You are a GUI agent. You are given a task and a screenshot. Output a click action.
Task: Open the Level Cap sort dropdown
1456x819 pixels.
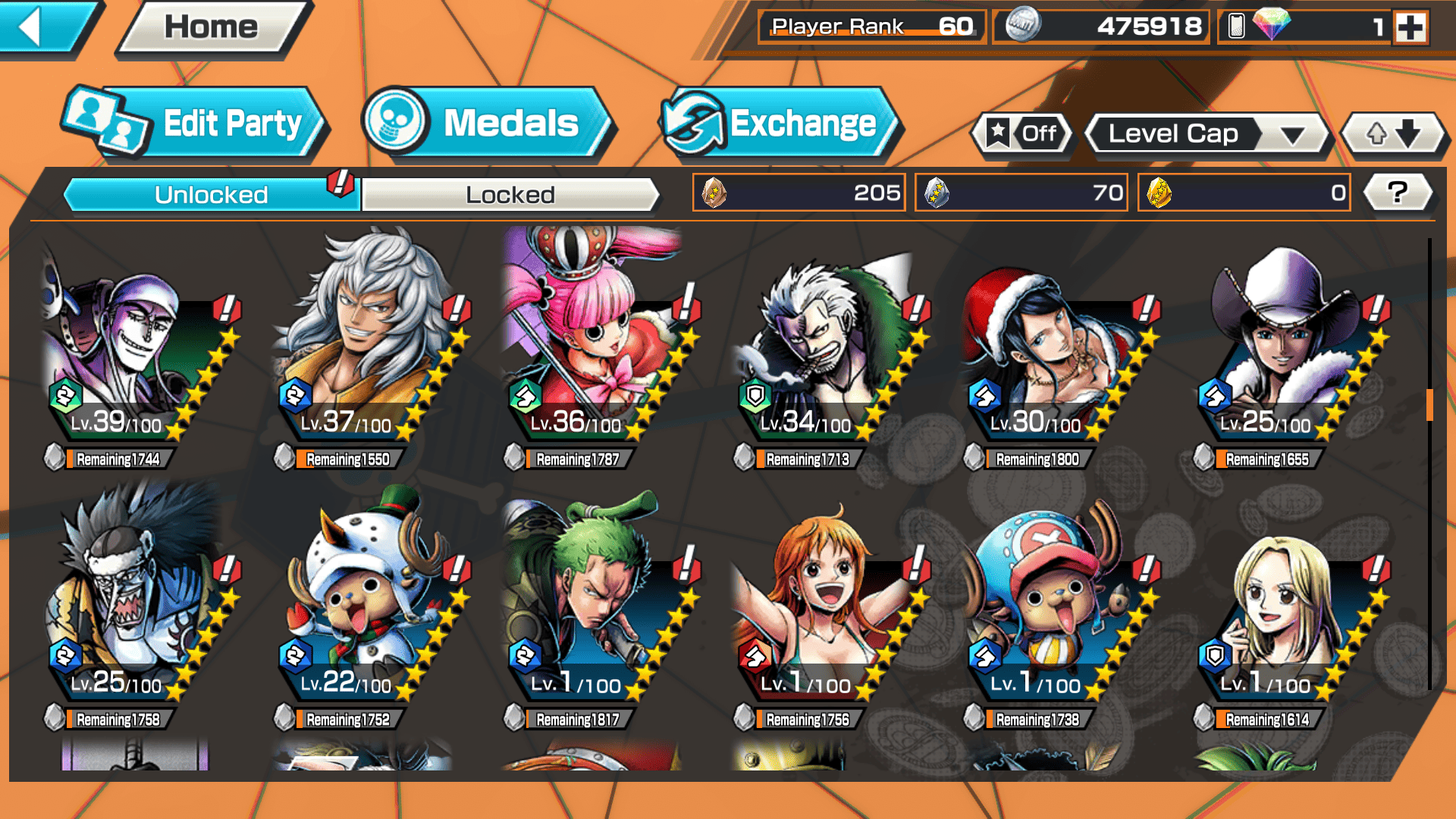[1207, 135]
